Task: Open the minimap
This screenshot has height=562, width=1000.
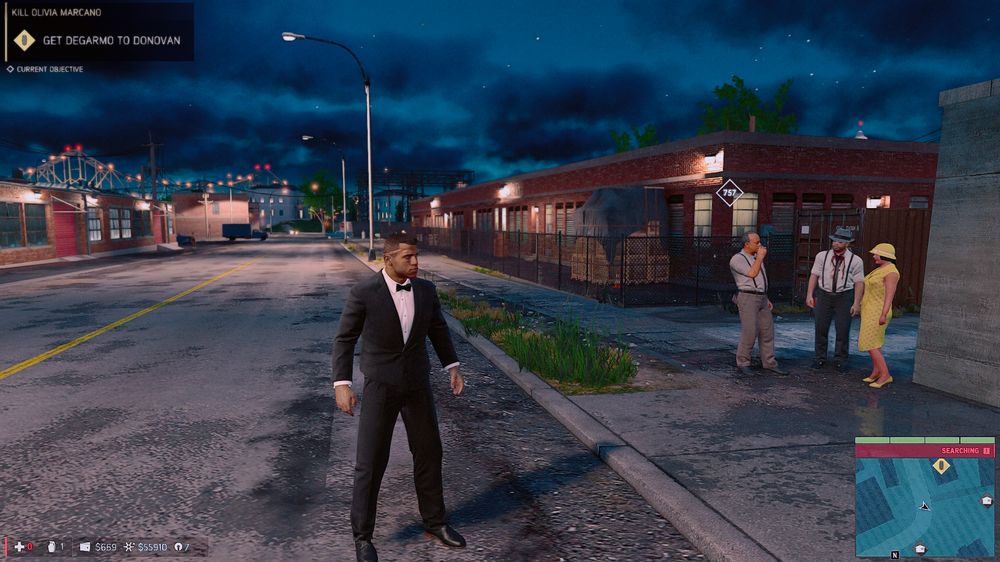Action: coord(924,506)
